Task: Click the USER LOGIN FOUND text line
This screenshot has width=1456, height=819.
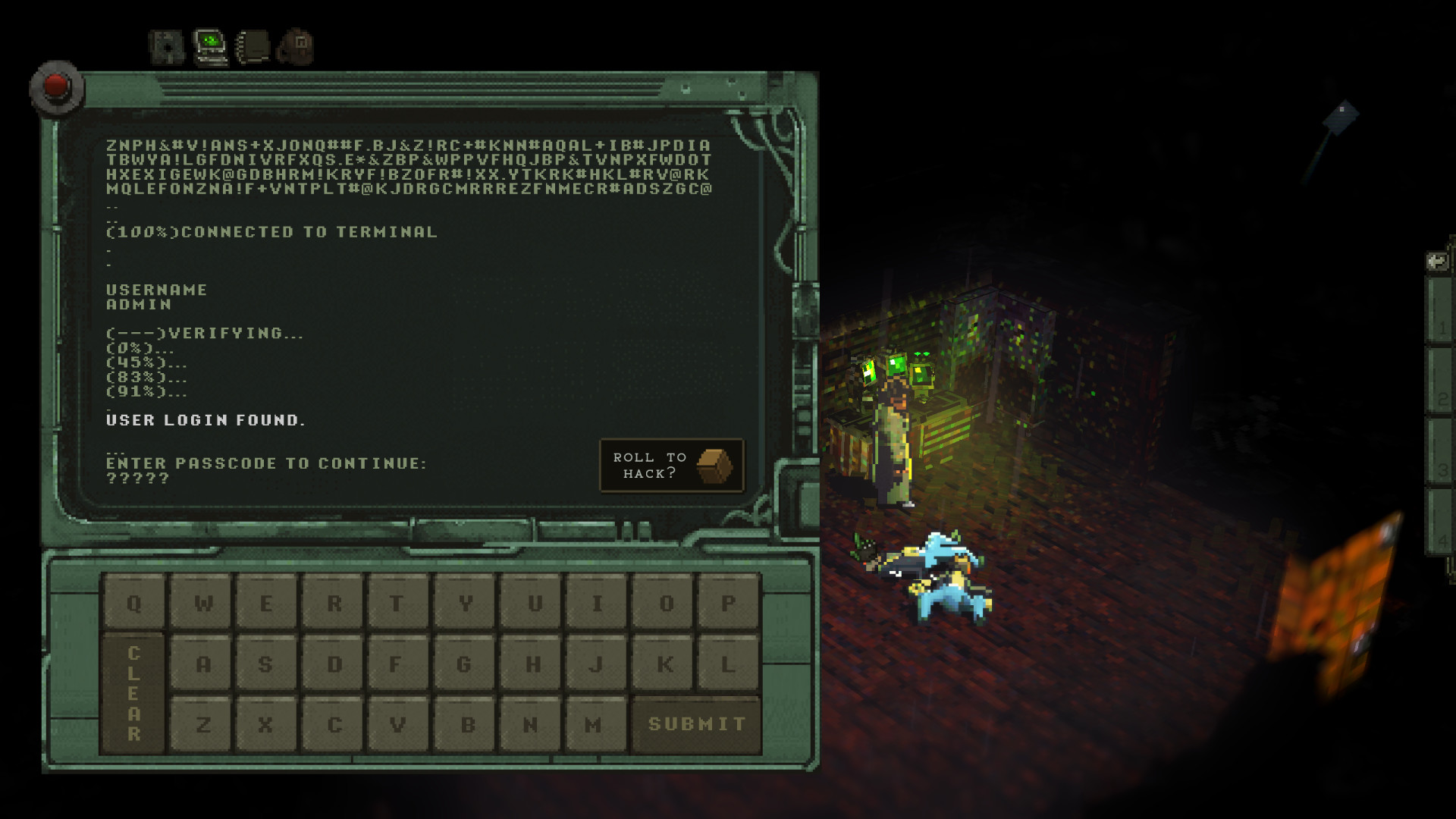Action: pyautogui.click(x=206, y=419)
